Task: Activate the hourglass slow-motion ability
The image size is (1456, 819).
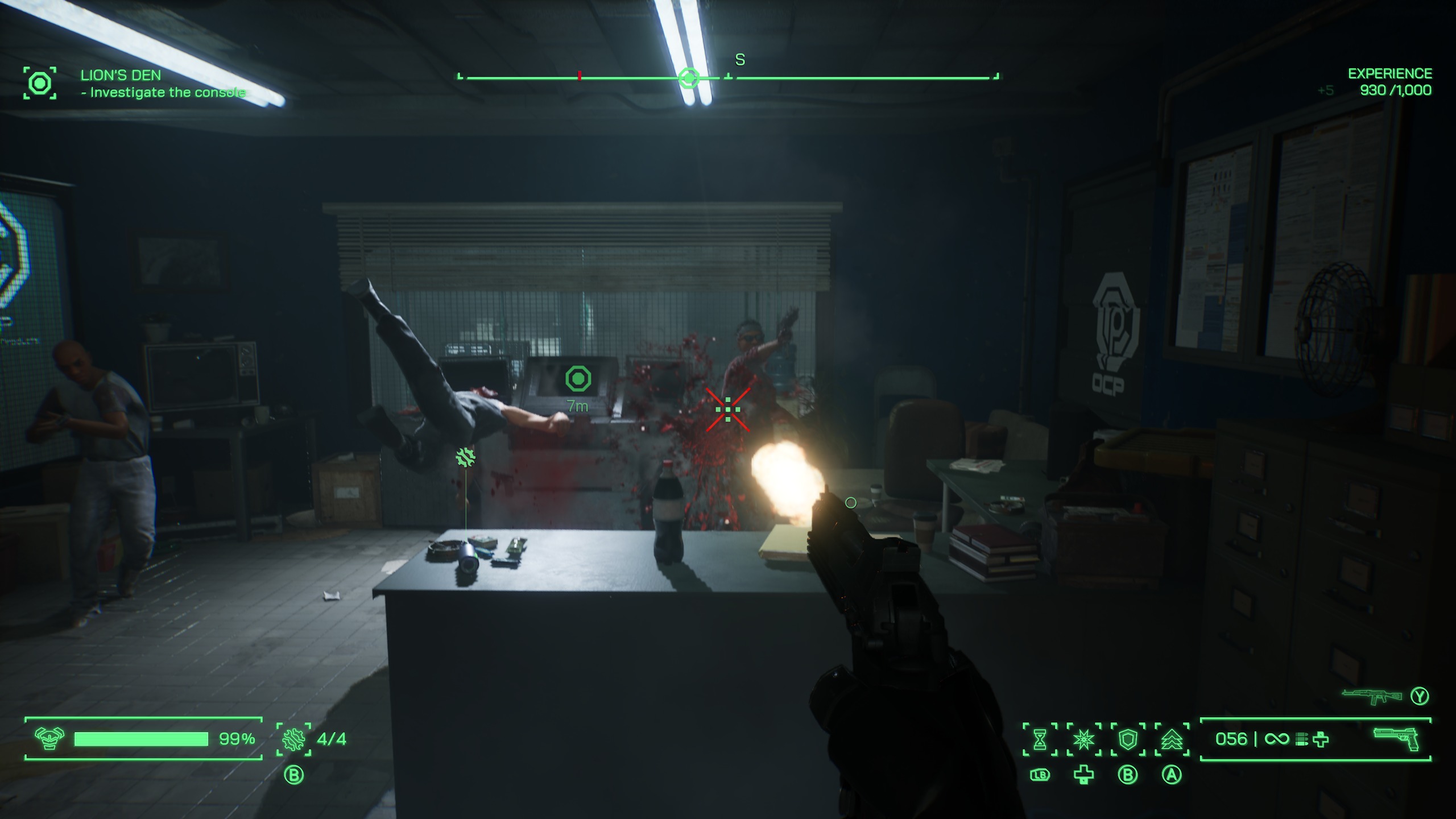Action: [1040, 739]
